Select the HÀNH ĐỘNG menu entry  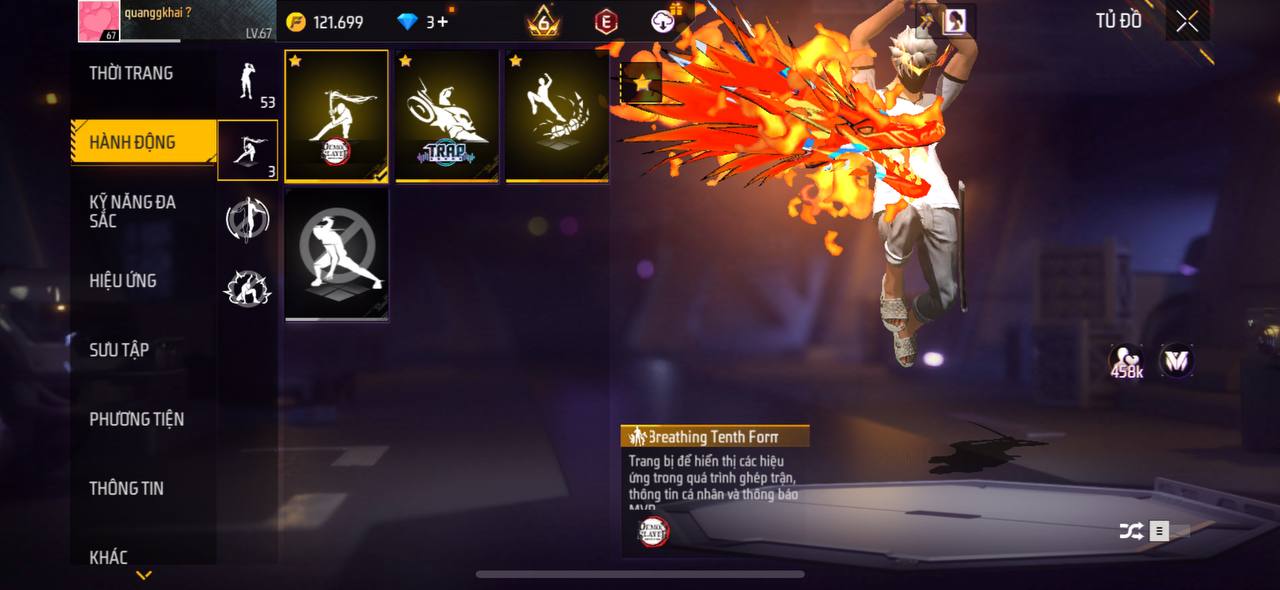[x=133, y=142]
